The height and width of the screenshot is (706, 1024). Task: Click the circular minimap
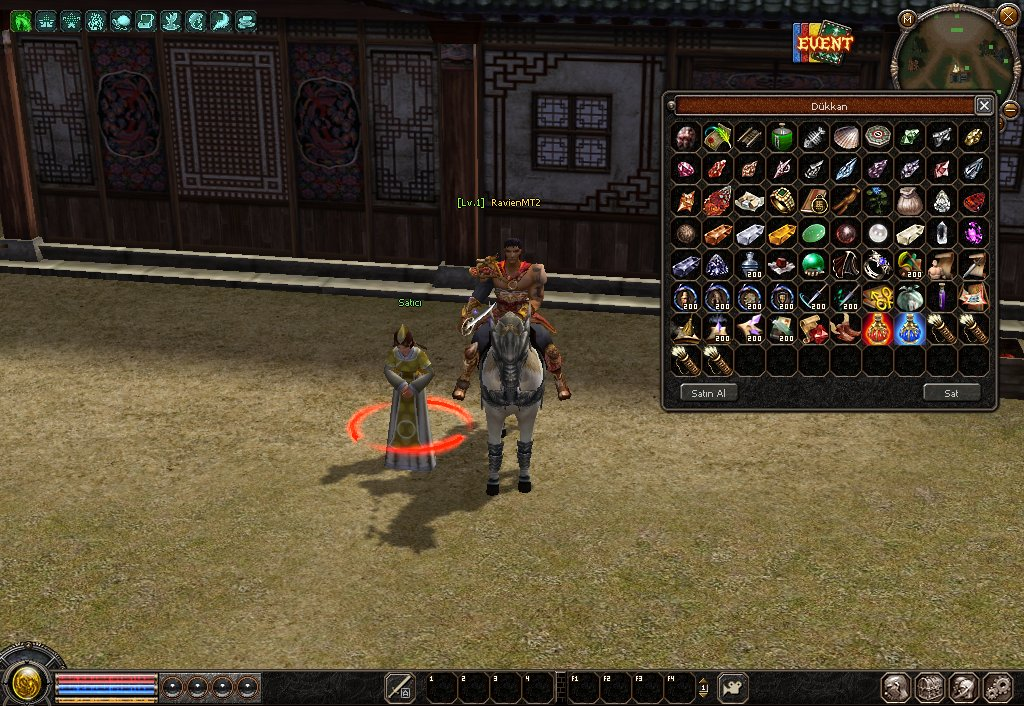click(x=954, y=55)
